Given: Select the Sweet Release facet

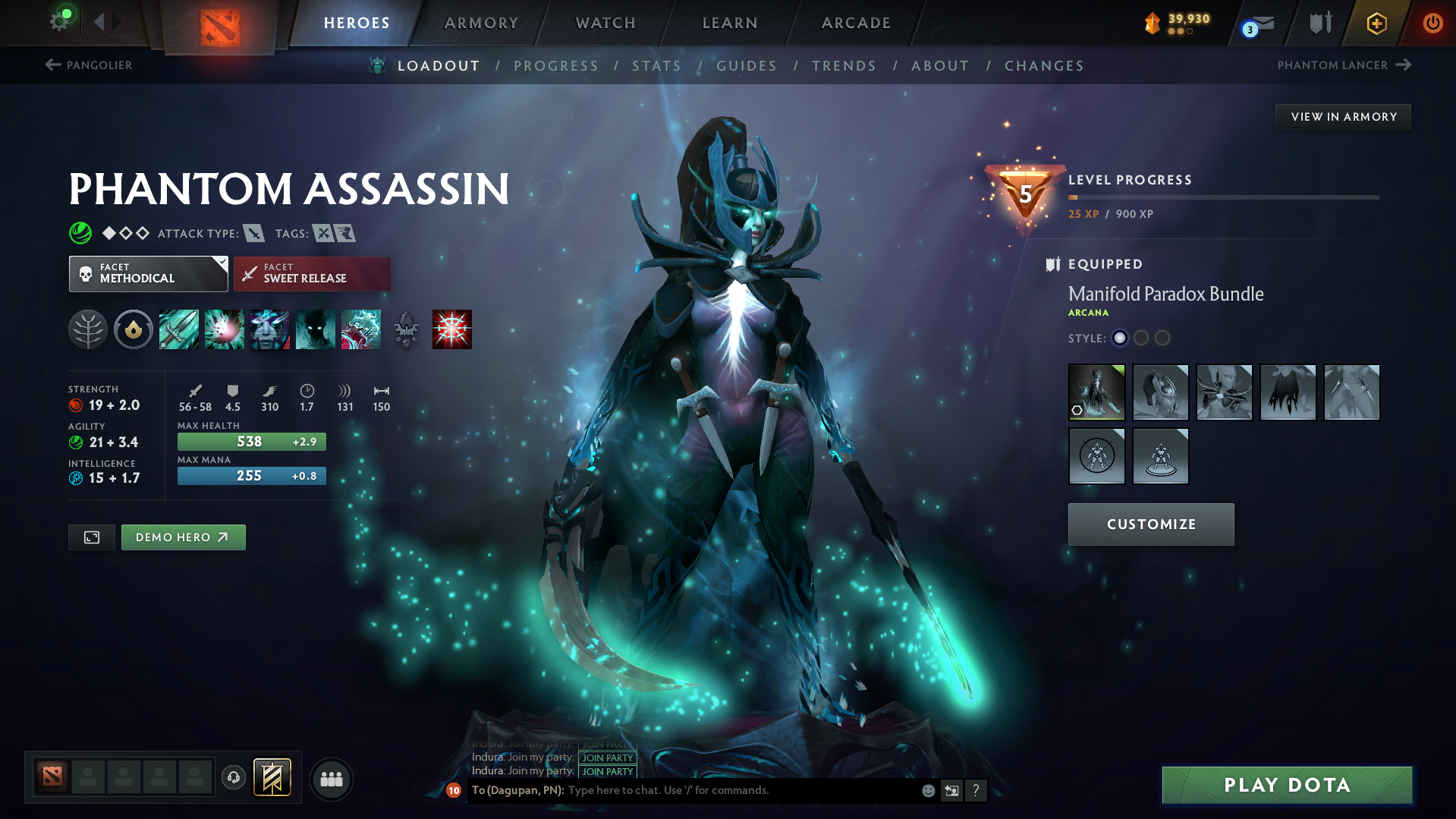Looking at the screenshot, I should click(x=312, y=274).
